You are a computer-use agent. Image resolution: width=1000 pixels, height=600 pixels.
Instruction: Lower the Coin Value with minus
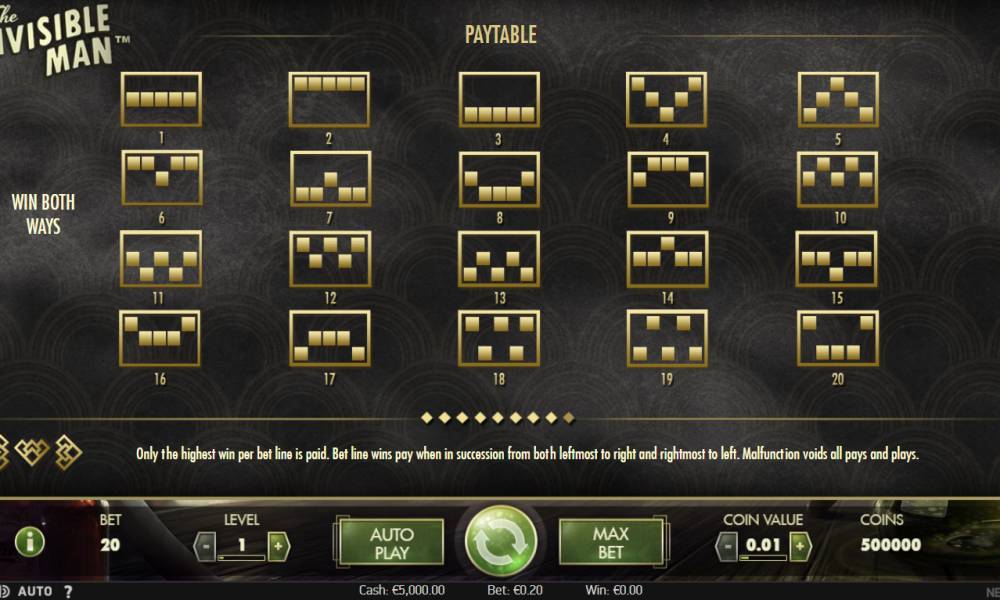[x=727, y=546]
